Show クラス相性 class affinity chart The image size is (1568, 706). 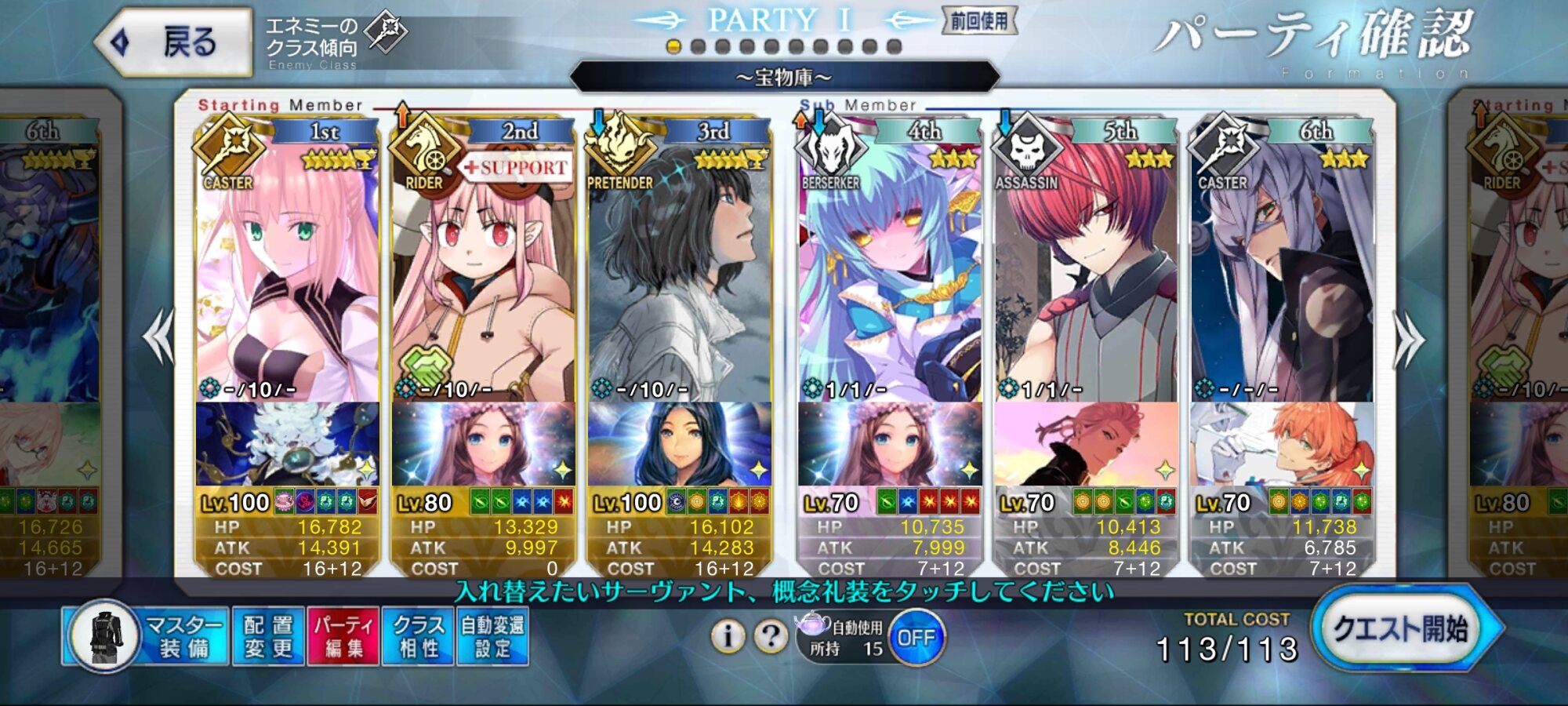tap(418, 636)
